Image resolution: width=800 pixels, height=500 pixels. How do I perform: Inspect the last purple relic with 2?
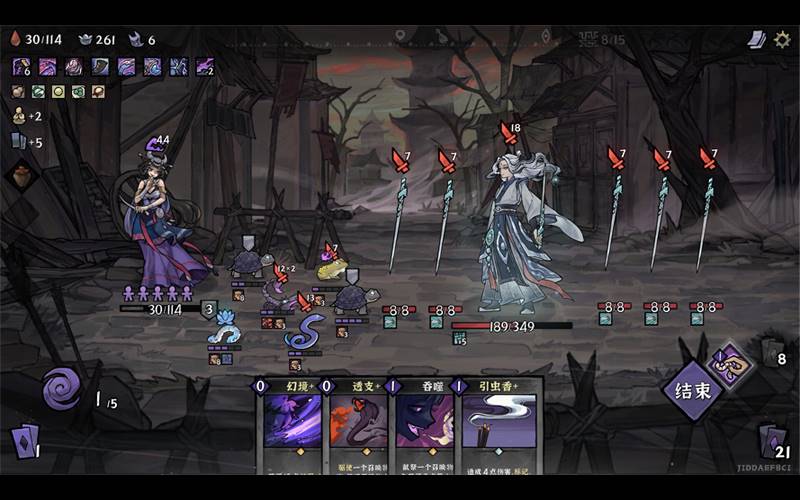click(204, 67)
